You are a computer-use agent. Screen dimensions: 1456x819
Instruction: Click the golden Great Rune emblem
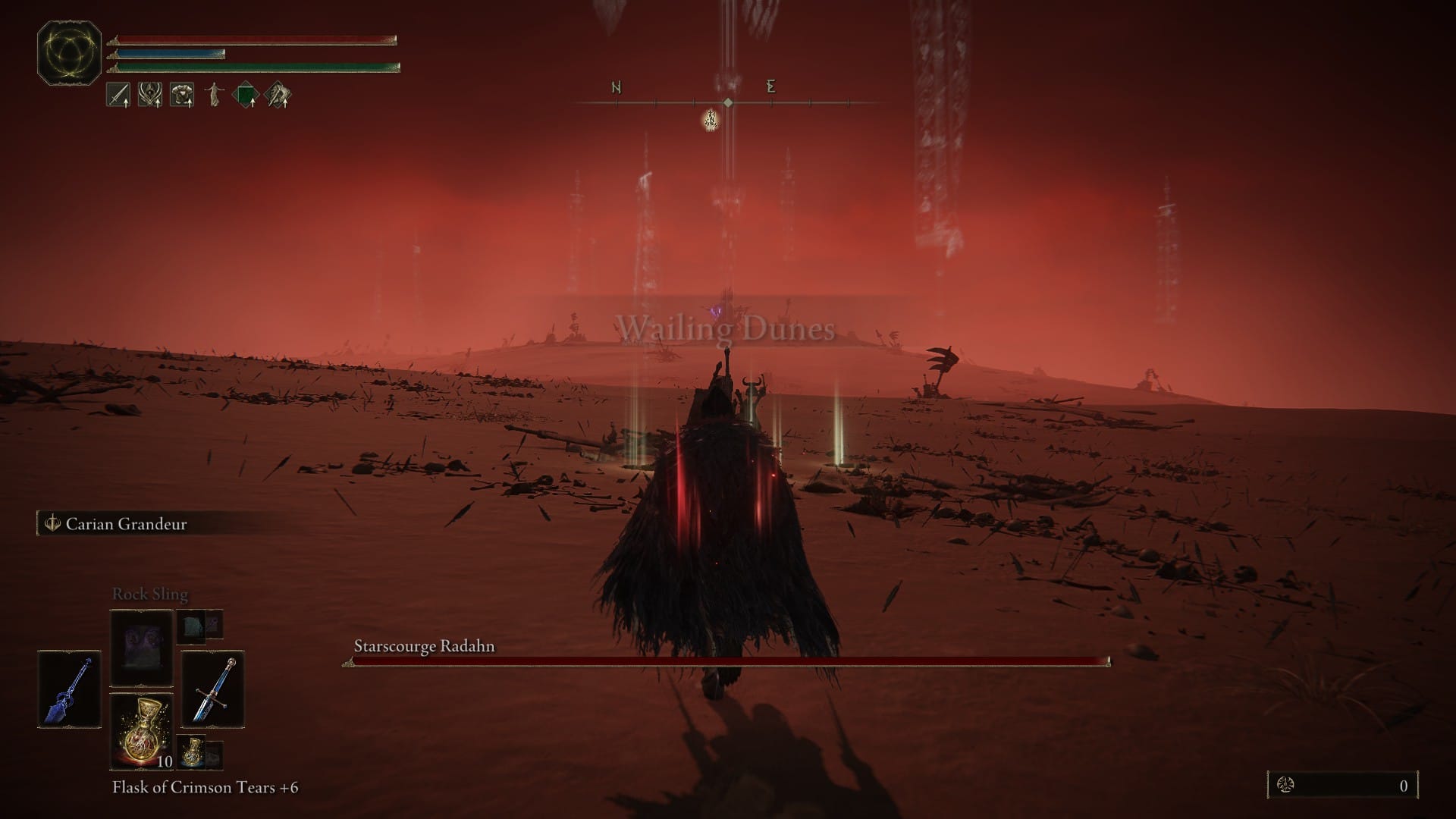[x=70, y=53]
